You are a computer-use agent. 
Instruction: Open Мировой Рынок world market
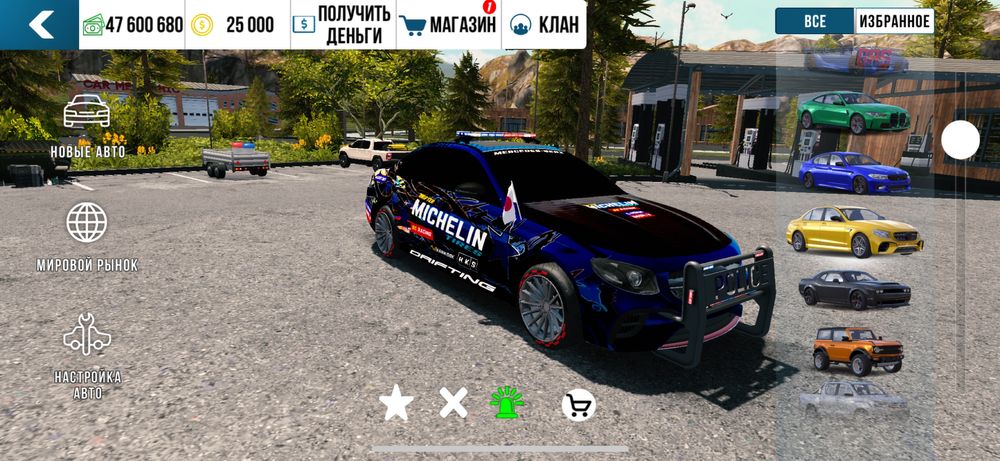[87, 237]
